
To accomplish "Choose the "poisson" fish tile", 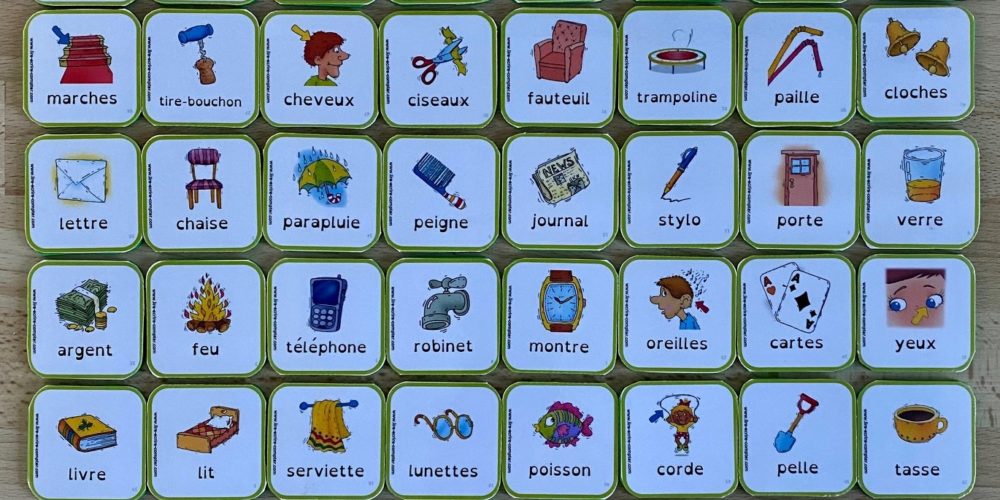I will pyautogui.click(x=561, y=438).
